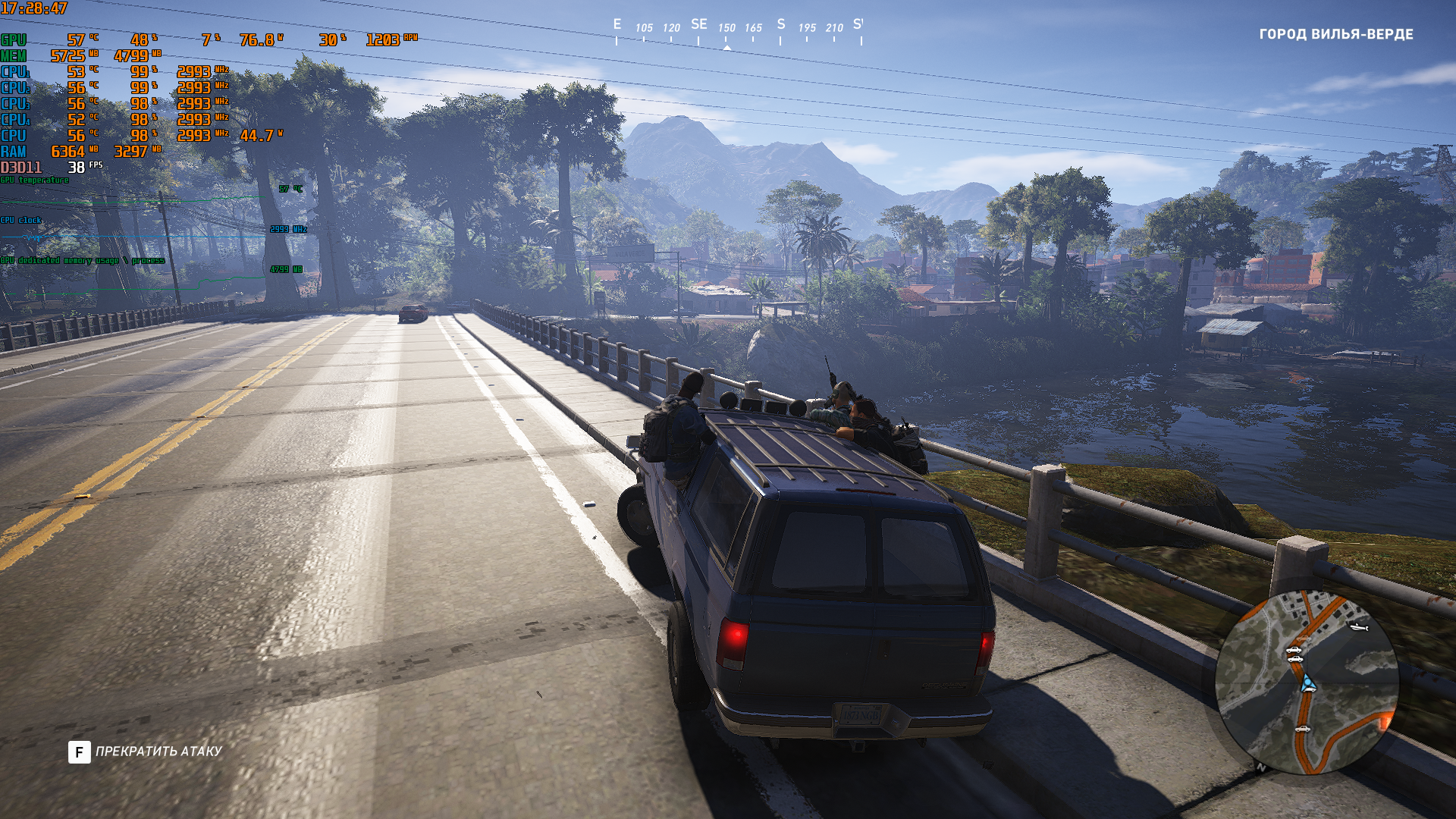This screenshot has height=819, width=1456.
Task: Open the circular minimap
Action: (x=1307, y=682)
